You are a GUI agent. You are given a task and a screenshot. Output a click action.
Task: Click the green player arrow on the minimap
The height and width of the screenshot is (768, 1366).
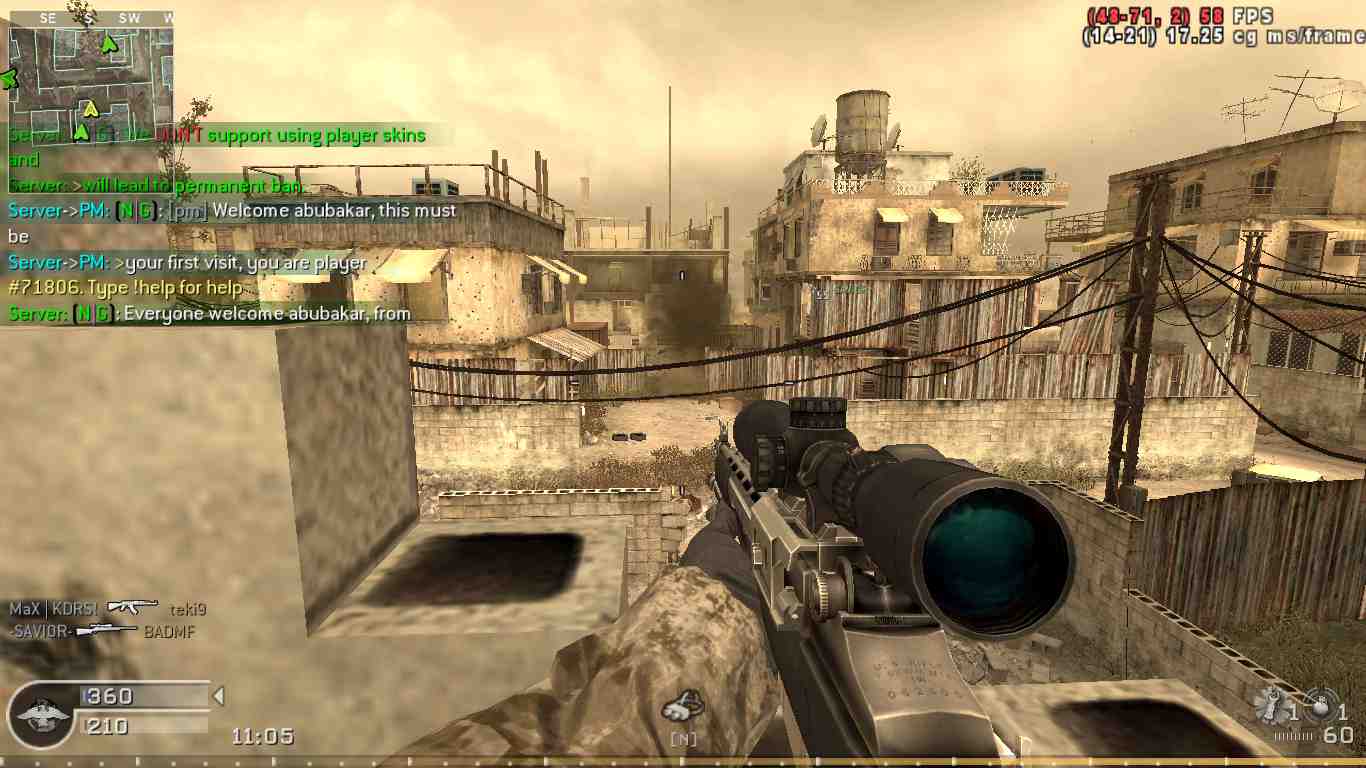click(x=107, y=44)
